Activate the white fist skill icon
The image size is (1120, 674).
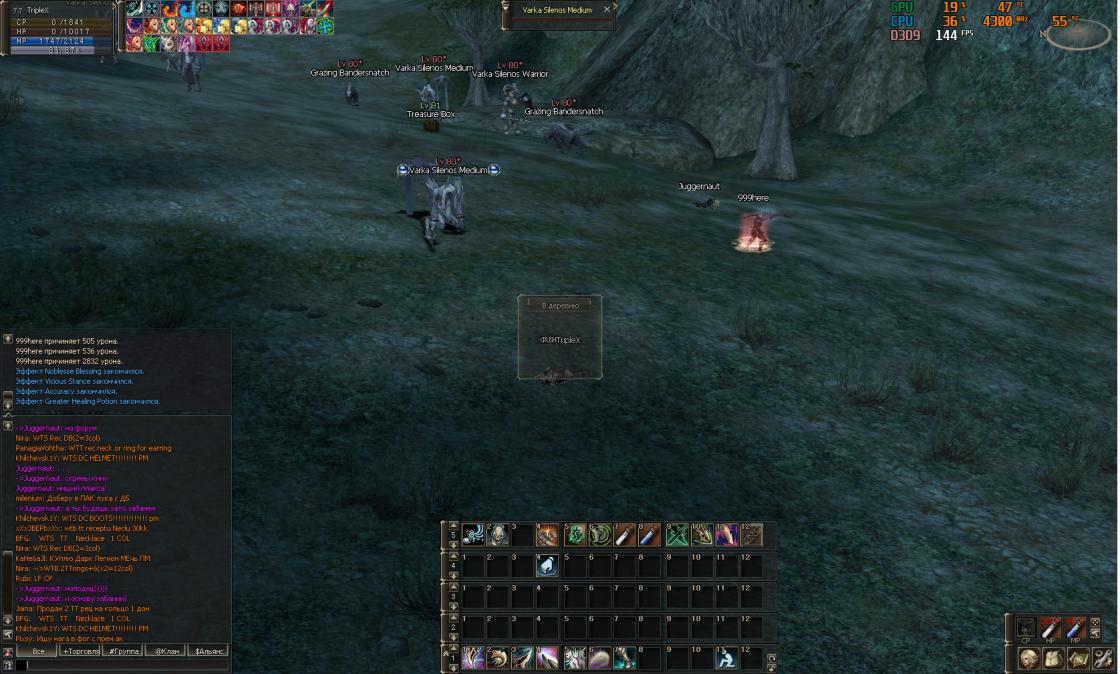(549, 566)
